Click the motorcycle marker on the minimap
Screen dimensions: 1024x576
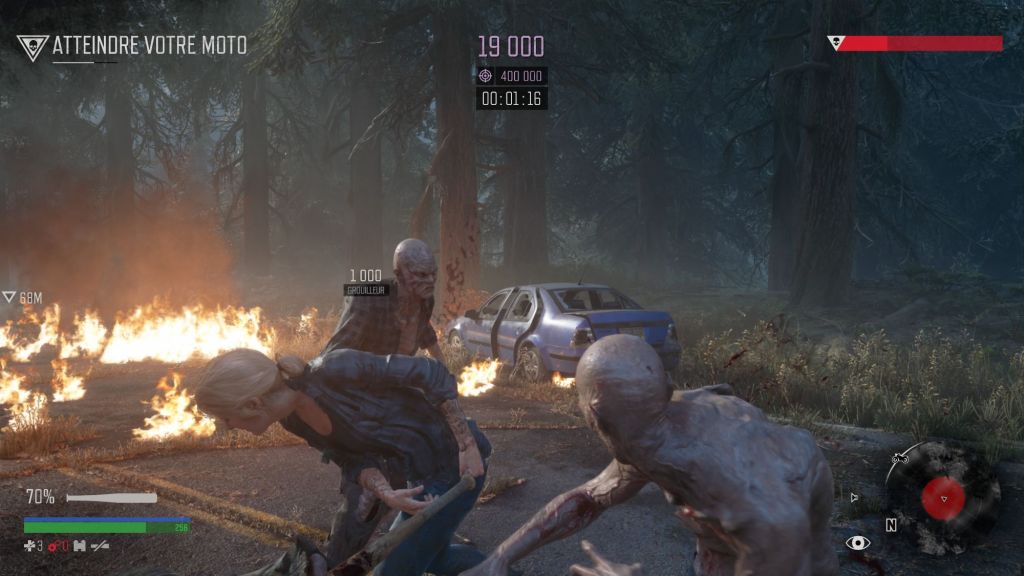point(900,459)
